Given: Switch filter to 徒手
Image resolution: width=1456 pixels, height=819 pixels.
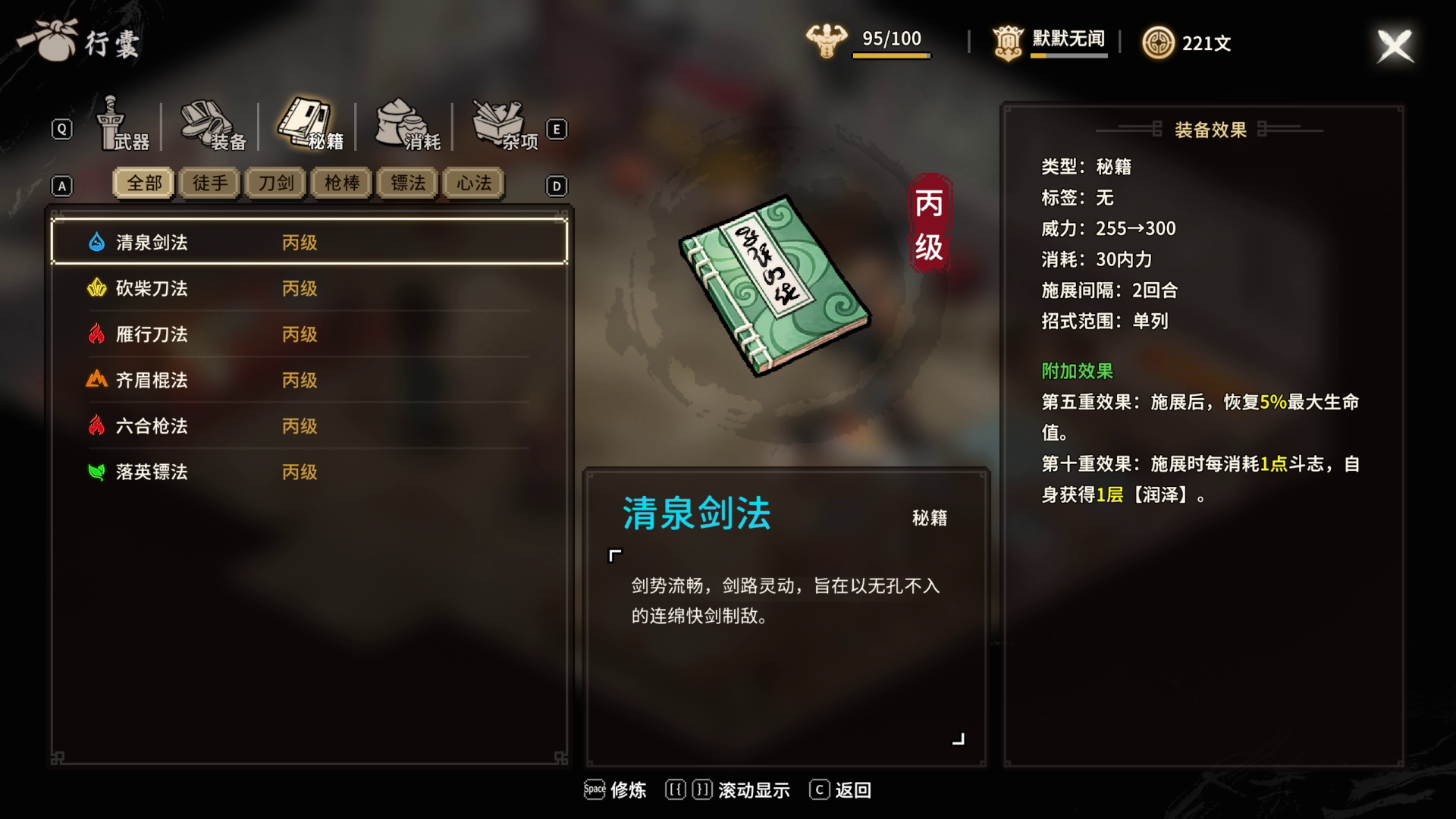Looking at the screenshot, I should pyautogui.click(x=209, y=184).
